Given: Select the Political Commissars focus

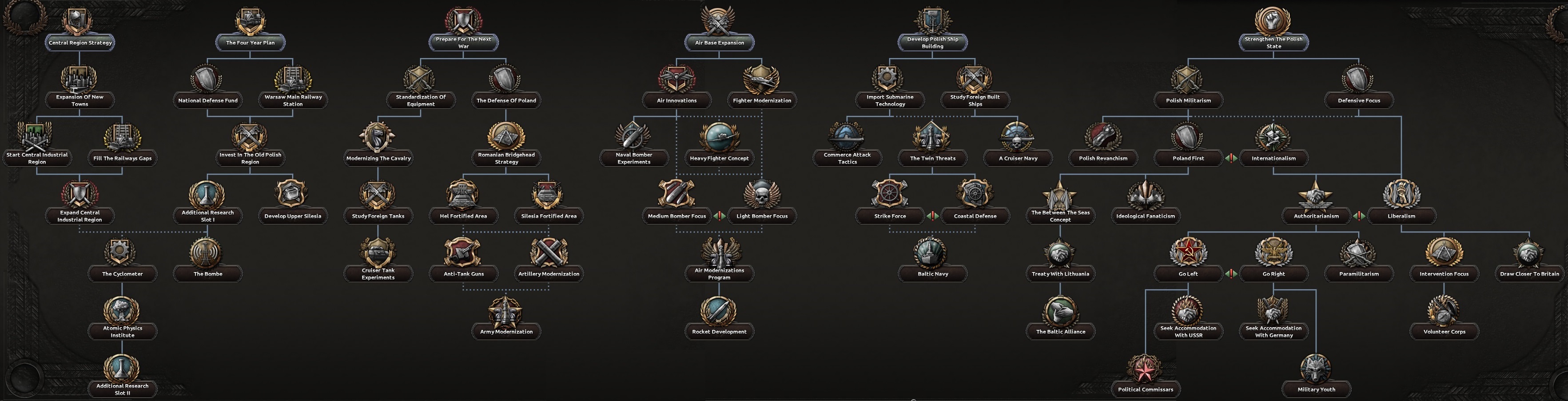Looking at the screenshot, I should (1145, 389).
